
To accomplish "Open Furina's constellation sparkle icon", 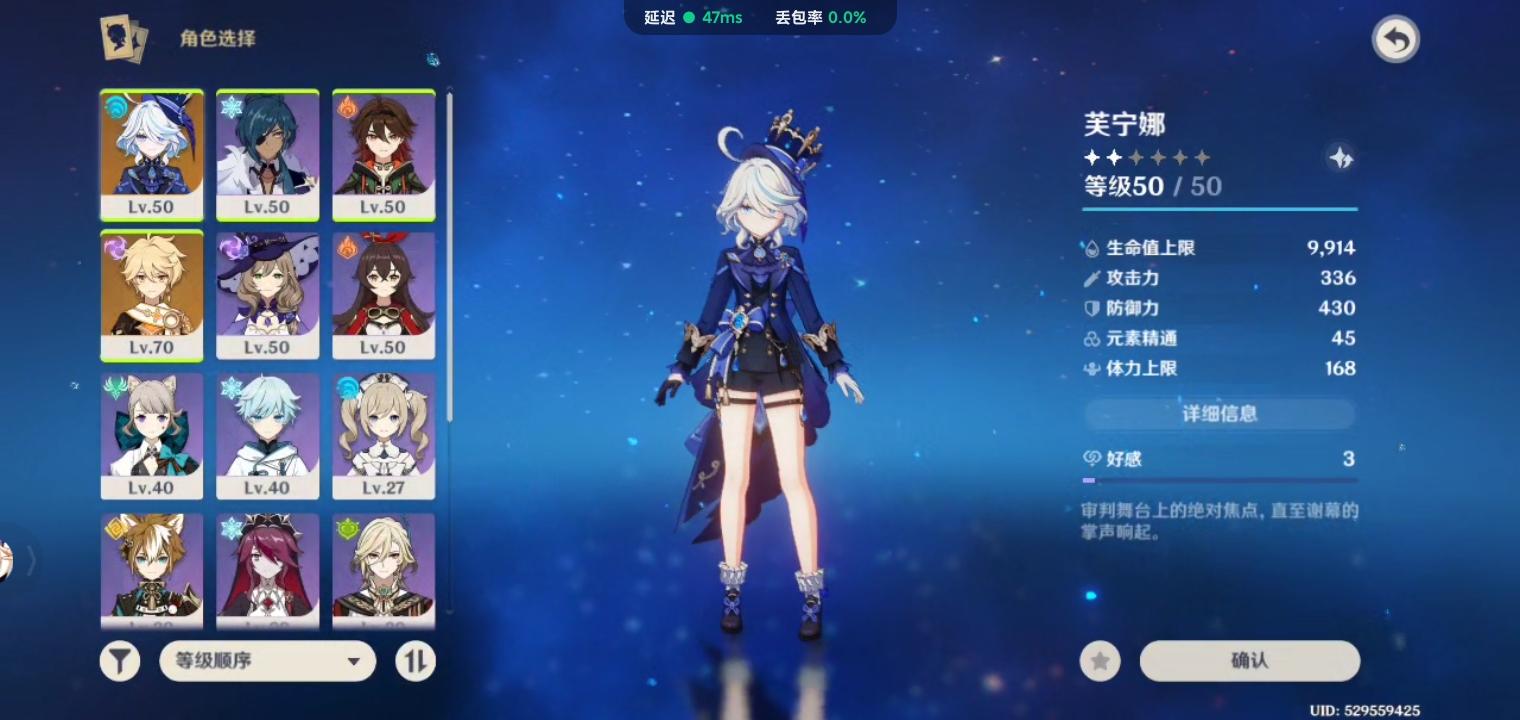I will [1342, 157].
